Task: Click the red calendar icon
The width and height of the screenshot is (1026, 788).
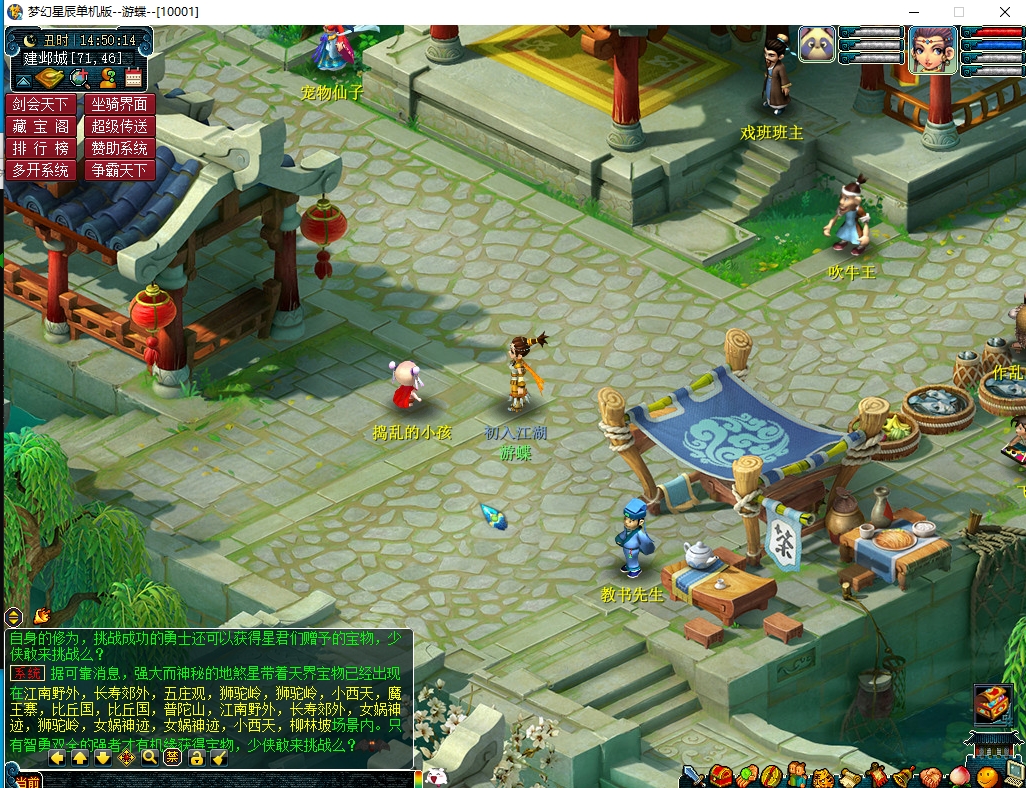Action: [x=133, y=78]
